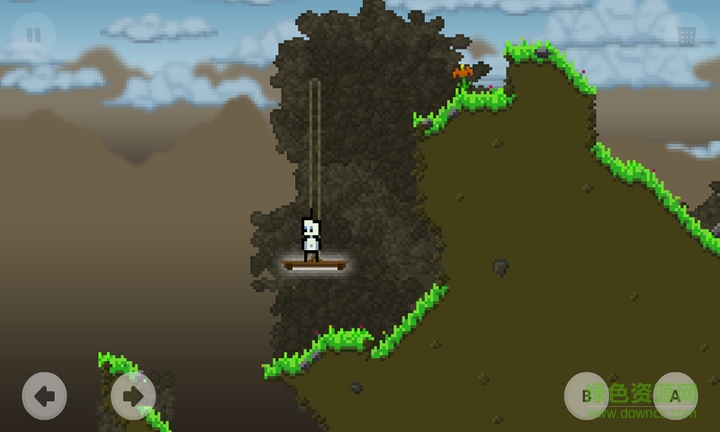Tap the round B action button
Image resolution: width=720 pixels, height=432 pixels.
pos(587,395)
